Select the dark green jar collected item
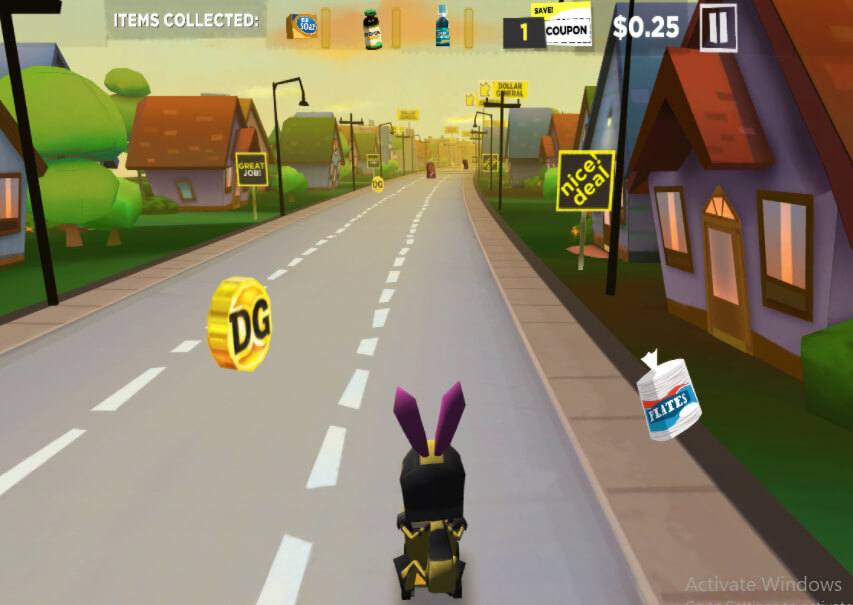853x605 pixels. click(372, 27)
